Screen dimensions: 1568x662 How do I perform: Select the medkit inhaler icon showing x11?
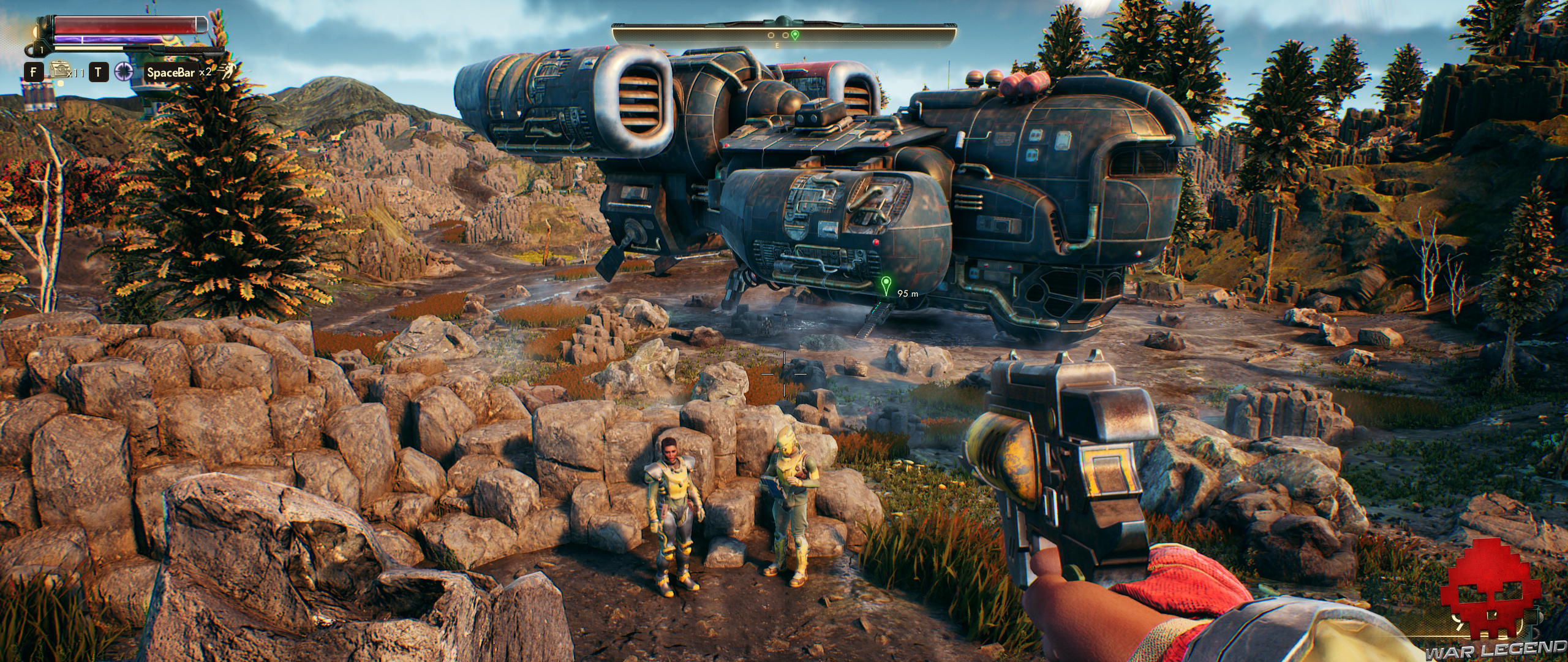pos(59,71)
